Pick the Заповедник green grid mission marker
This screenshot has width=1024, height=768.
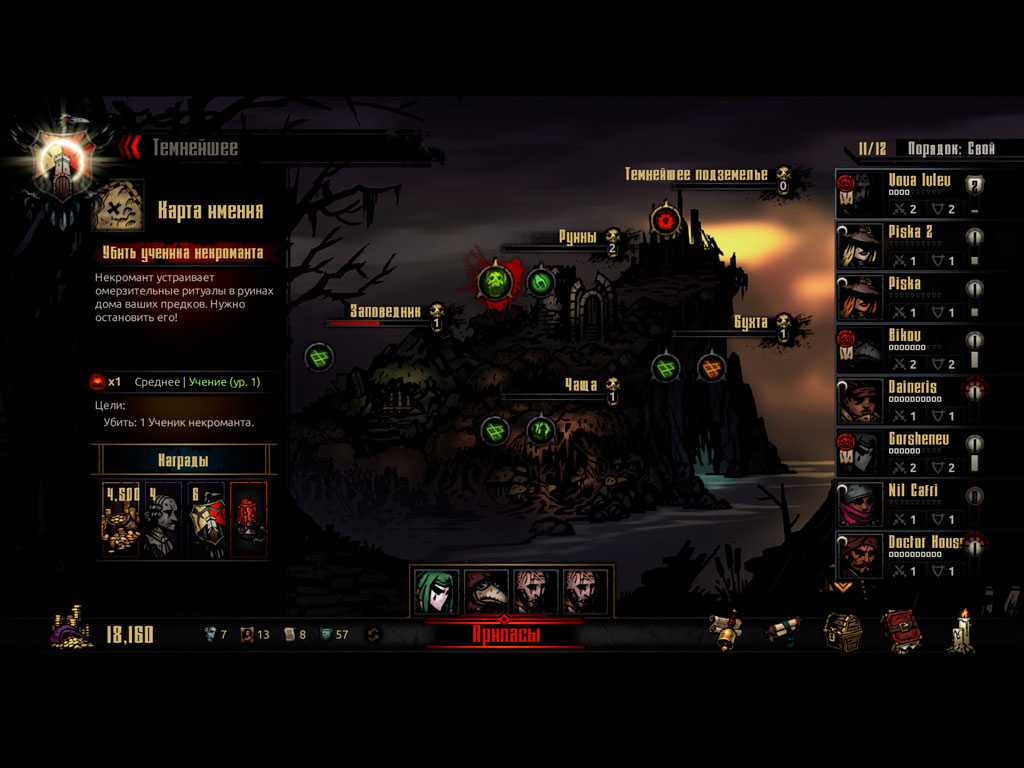click(x=319, y=356)
